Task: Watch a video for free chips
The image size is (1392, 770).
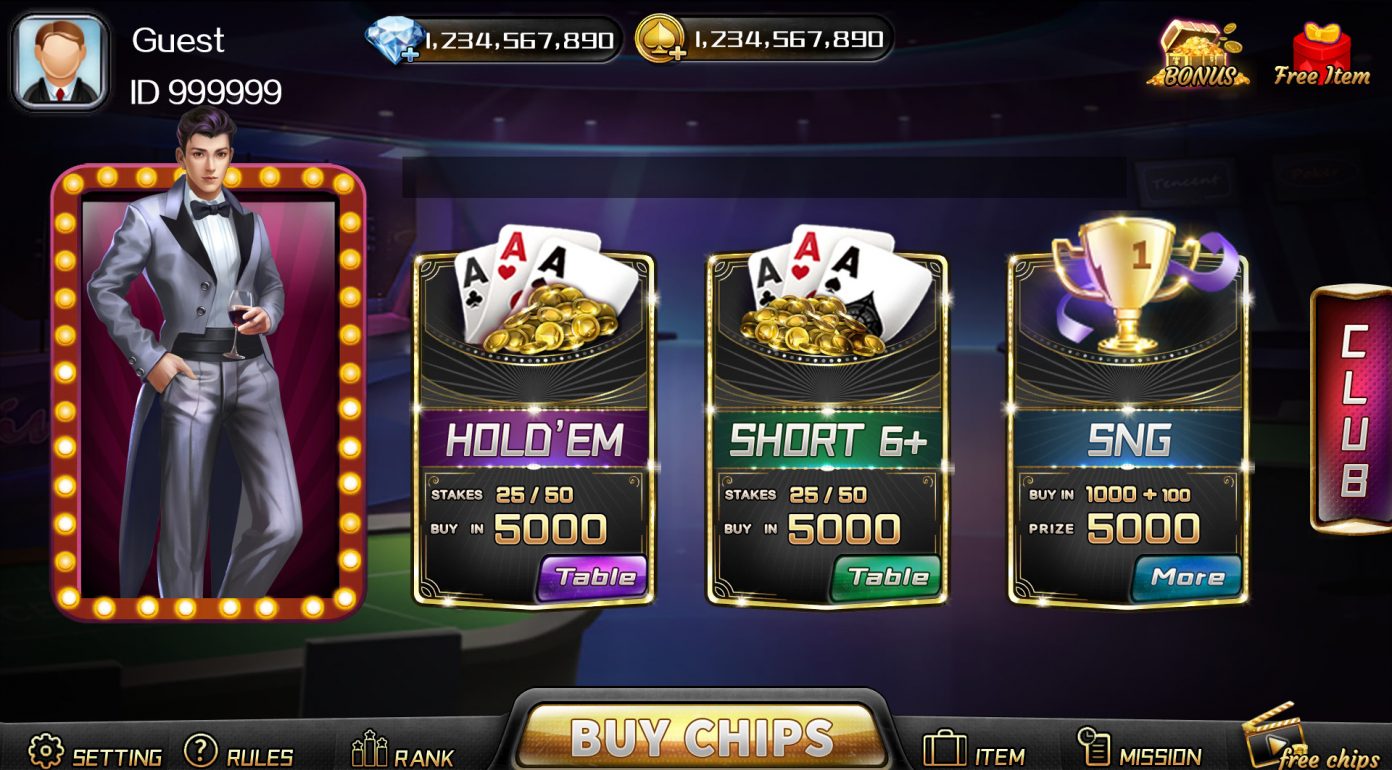Action: (x=1311, y=745)
